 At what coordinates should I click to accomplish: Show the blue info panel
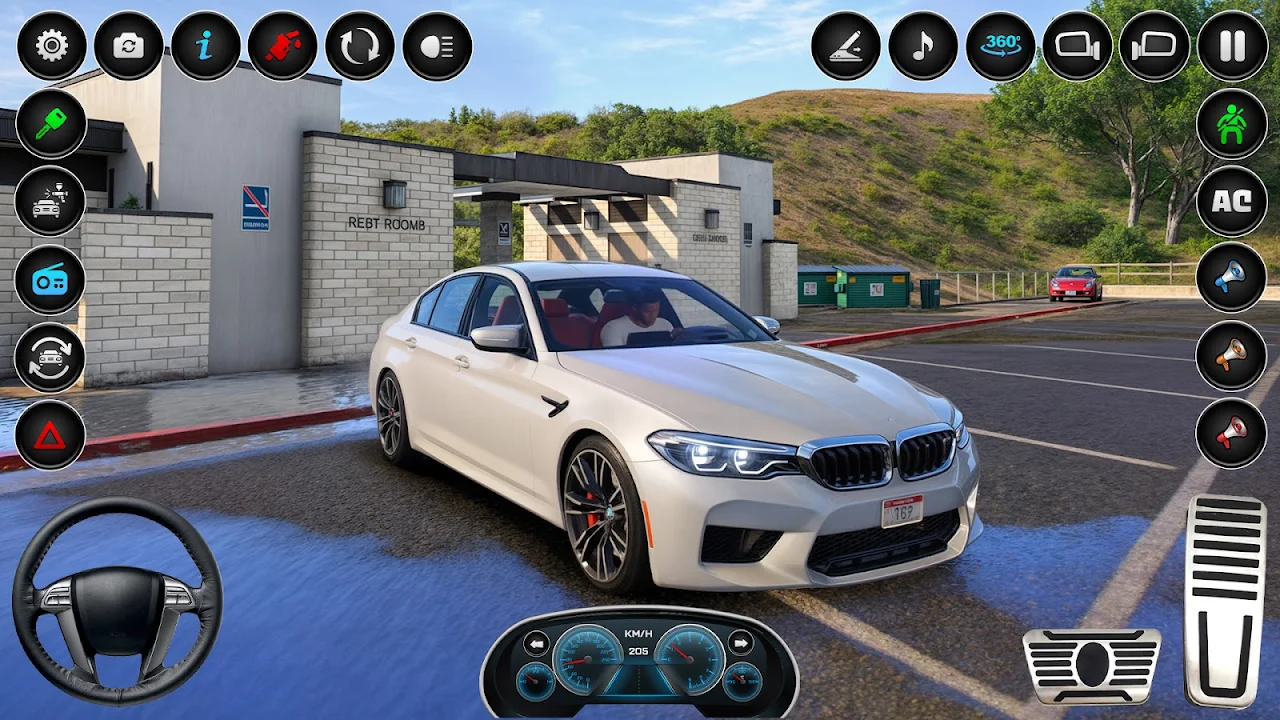tap(205, 46)
